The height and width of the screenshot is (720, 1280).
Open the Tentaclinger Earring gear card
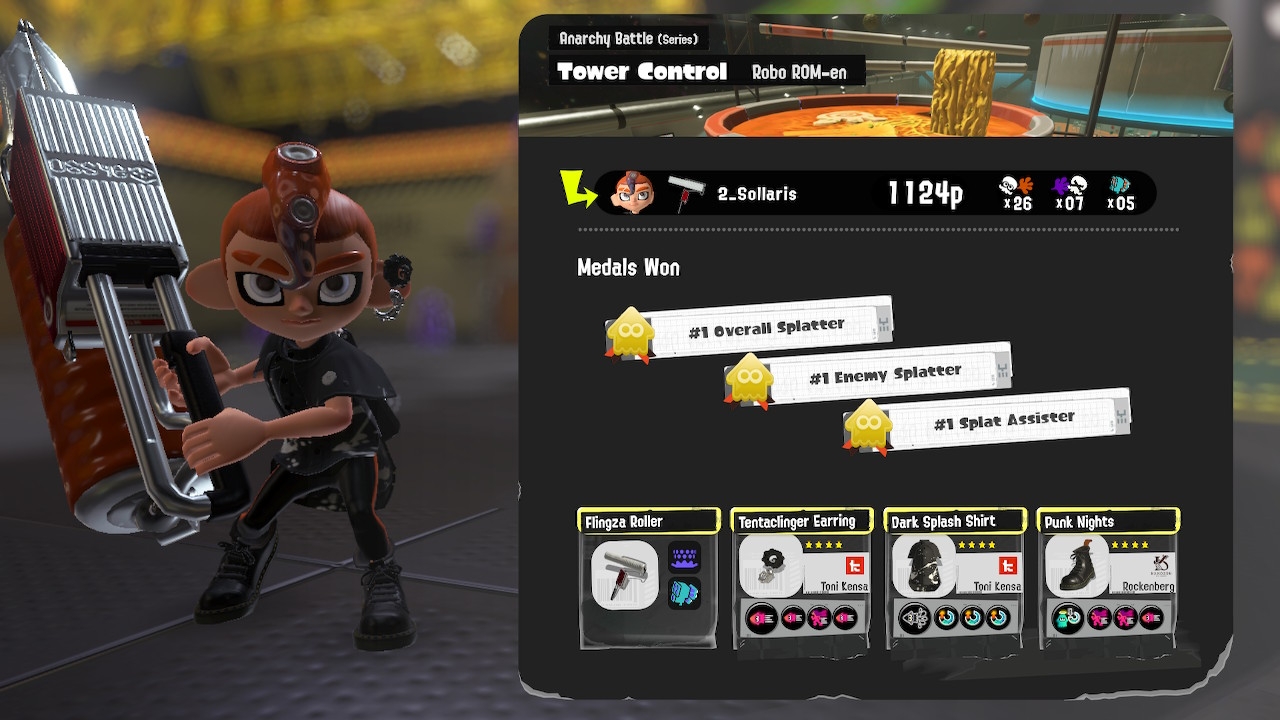click(802, 577)
